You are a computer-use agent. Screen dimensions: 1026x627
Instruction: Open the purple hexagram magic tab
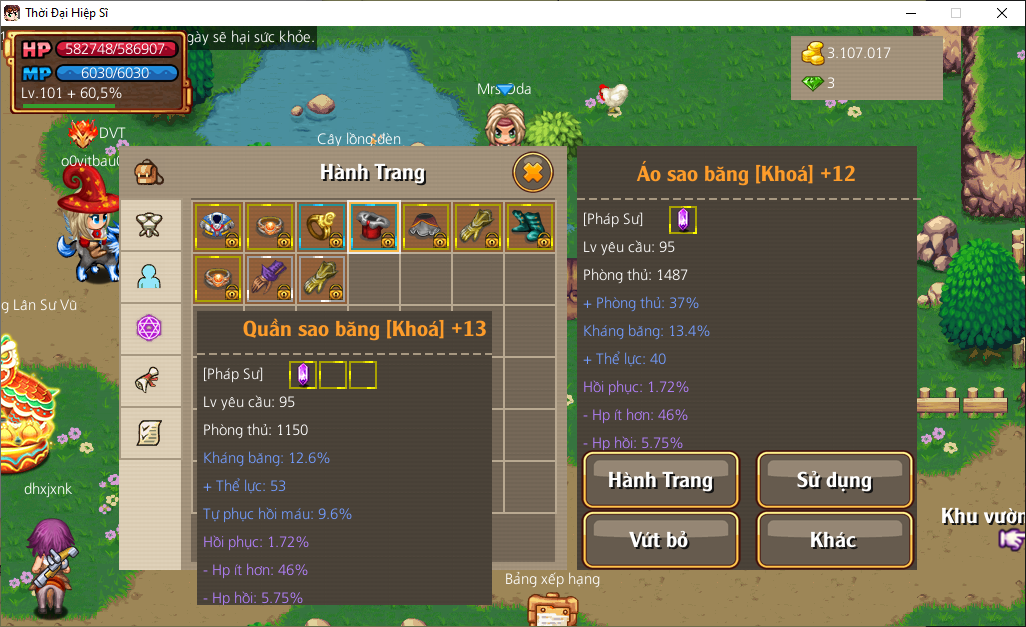coord(149,329)
